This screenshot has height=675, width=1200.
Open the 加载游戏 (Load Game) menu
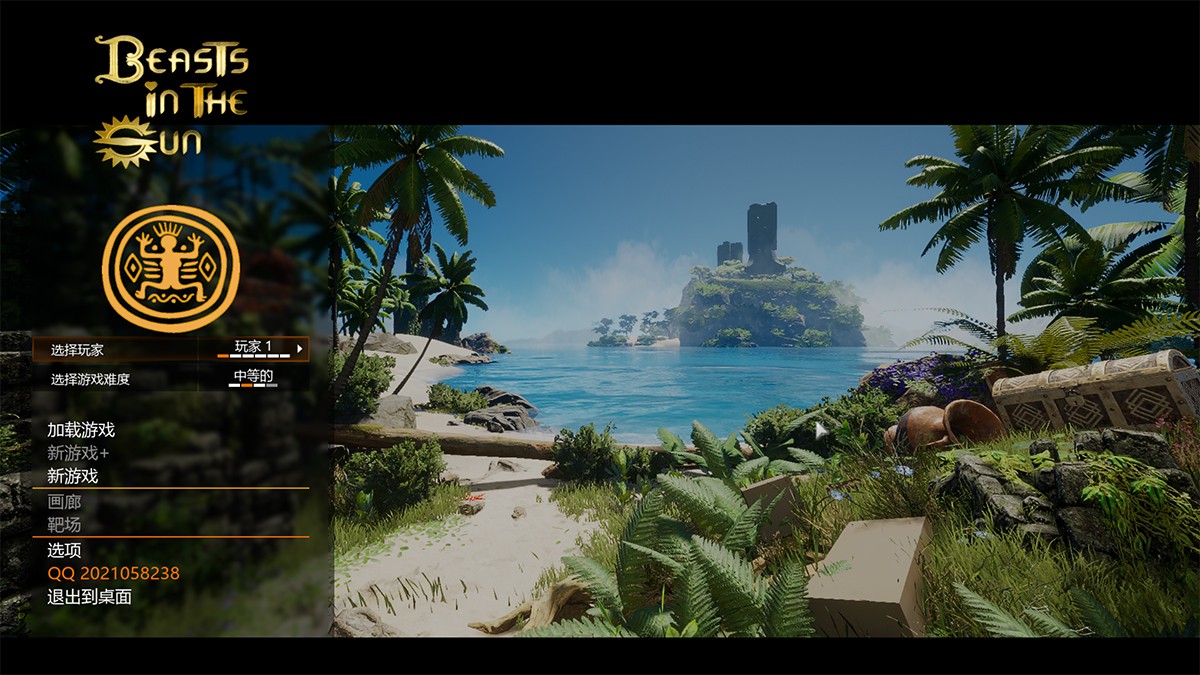pos(81,430)
